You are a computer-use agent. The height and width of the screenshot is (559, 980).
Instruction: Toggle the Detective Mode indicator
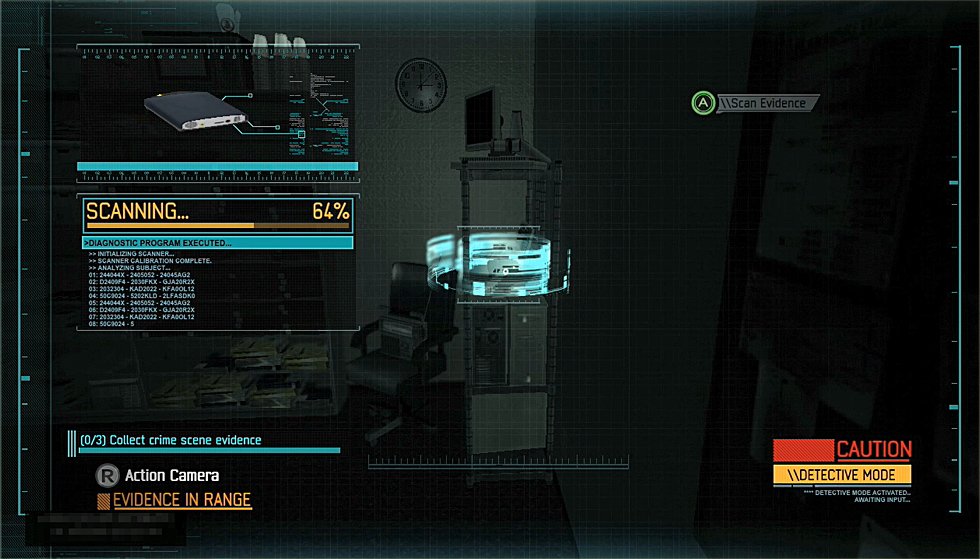click(841, 474)
